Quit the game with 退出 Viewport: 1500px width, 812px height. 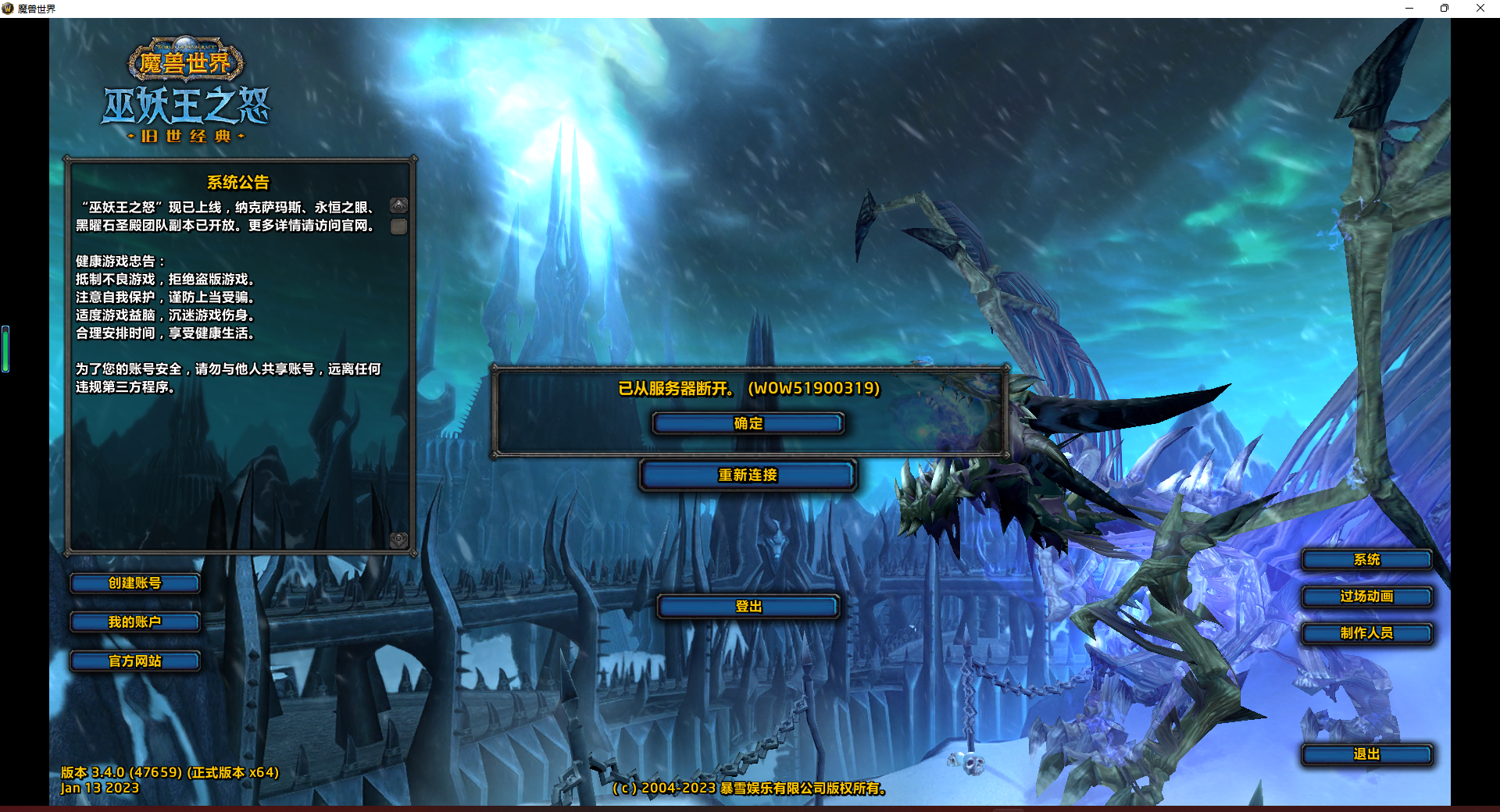click(1366, 754)
